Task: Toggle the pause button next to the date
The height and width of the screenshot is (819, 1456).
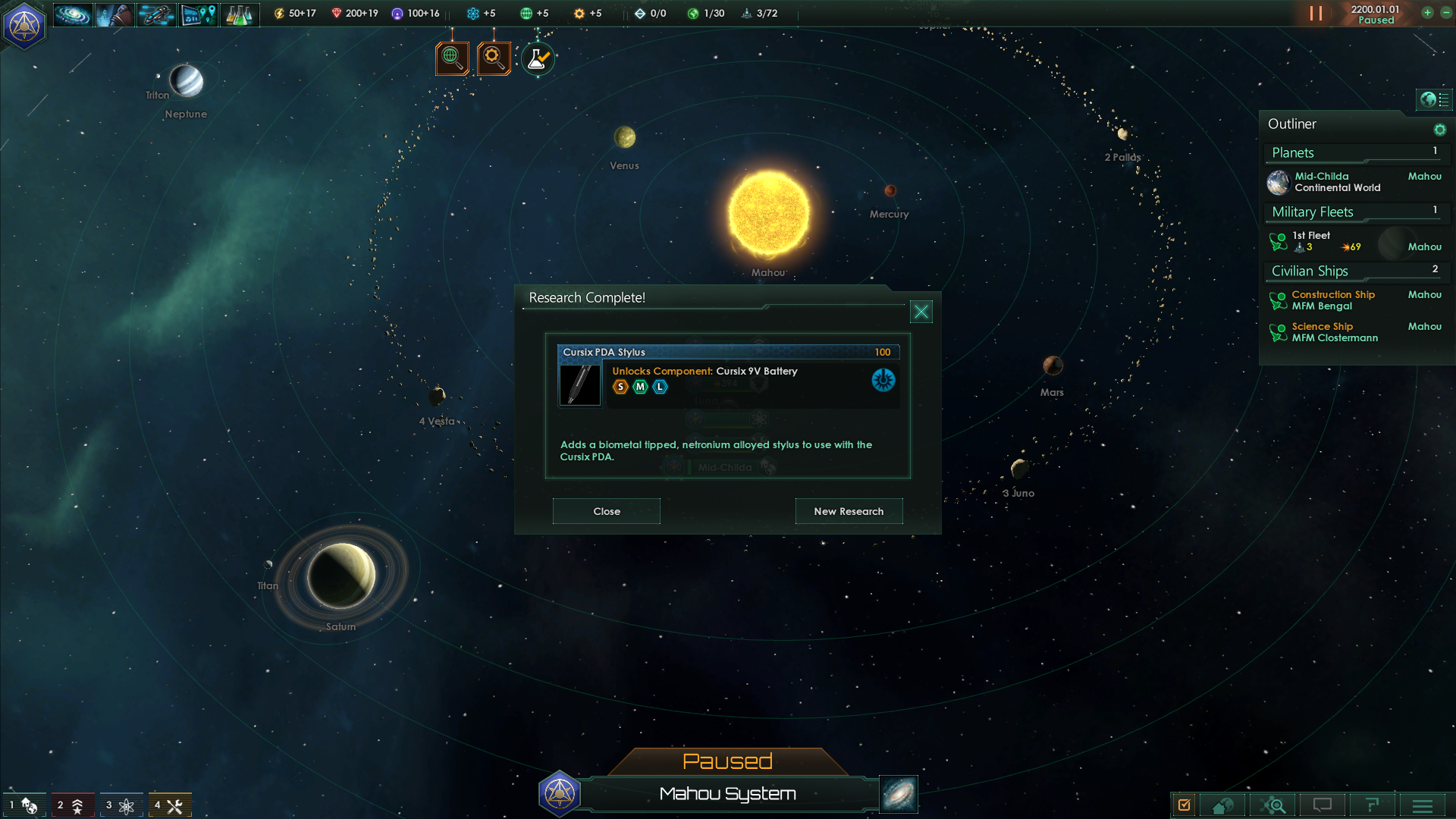Action: pos(1316,14)
